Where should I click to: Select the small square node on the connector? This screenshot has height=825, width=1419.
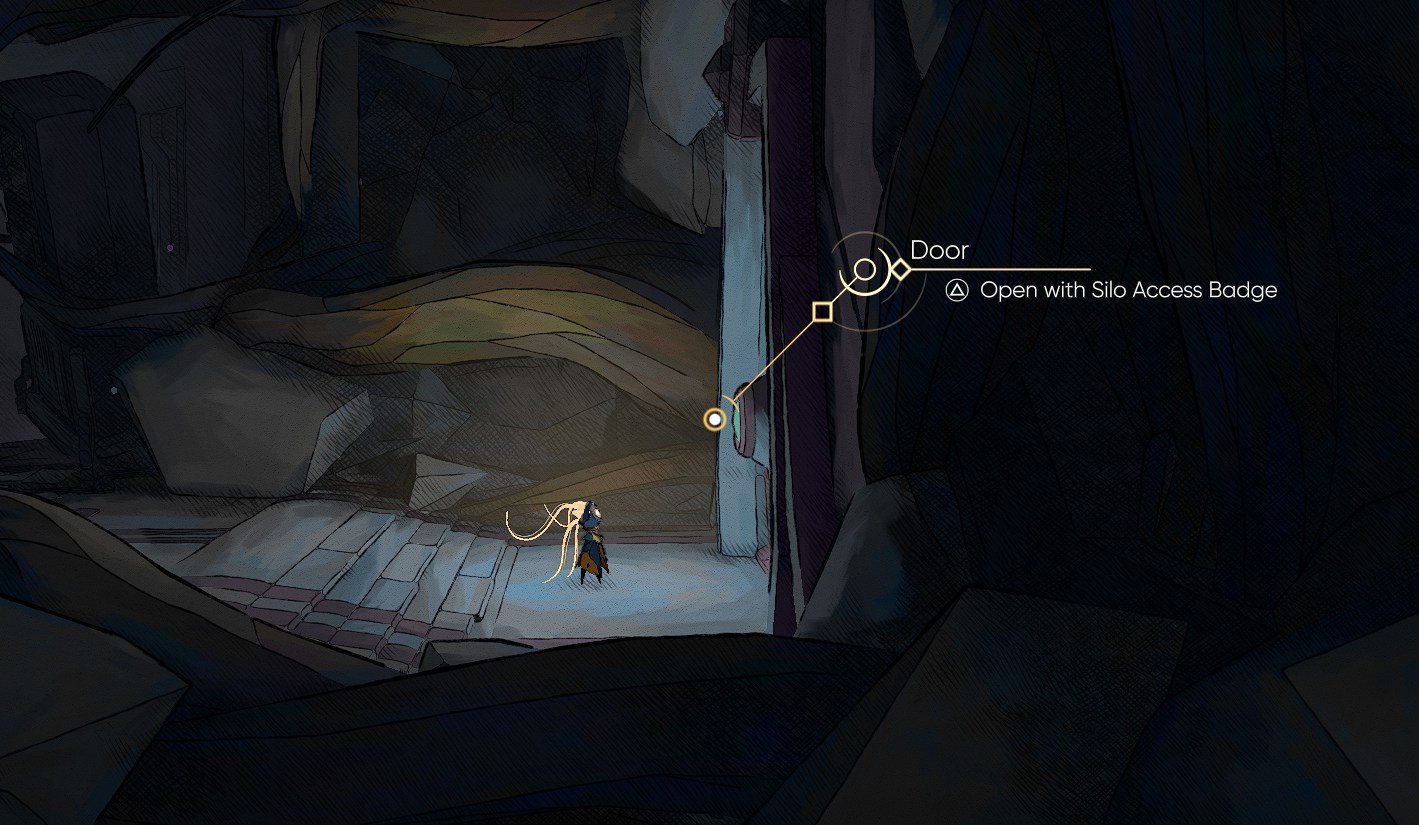[823, 312]
